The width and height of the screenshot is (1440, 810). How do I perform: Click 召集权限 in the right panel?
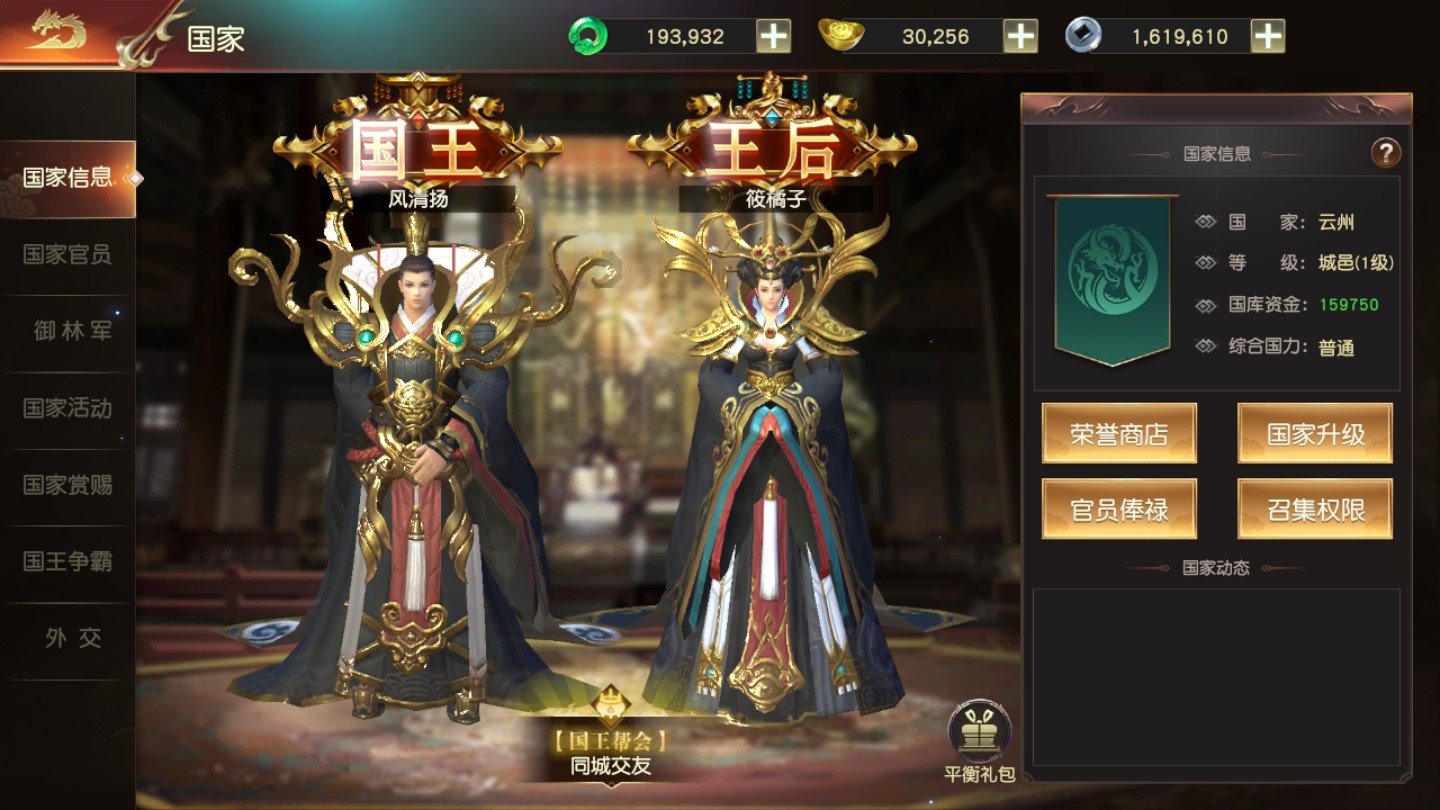click(1314, 508)
